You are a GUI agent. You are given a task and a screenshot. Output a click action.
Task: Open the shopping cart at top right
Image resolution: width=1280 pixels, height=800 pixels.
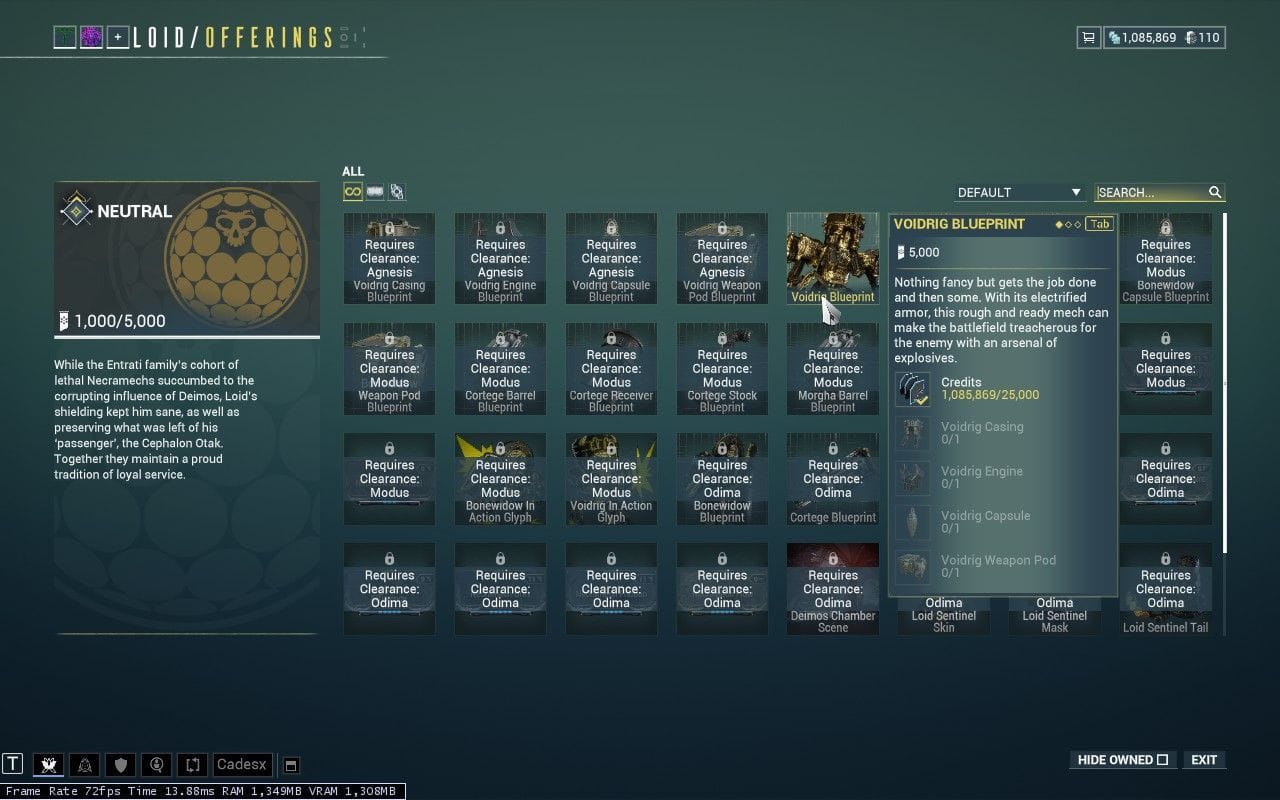(1087, 37)
